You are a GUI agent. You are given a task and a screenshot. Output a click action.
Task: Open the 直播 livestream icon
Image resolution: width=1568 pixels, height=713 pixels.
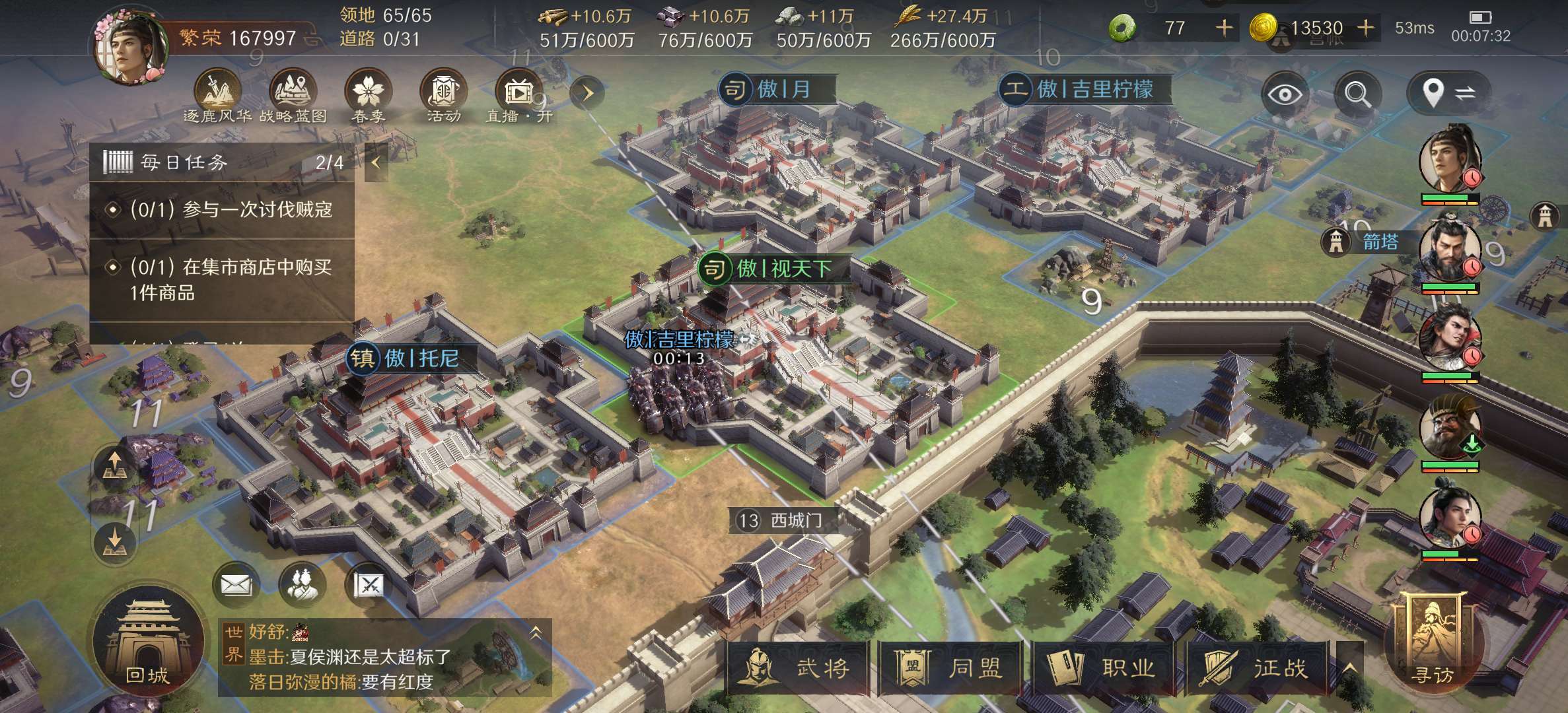pos(518,96)
